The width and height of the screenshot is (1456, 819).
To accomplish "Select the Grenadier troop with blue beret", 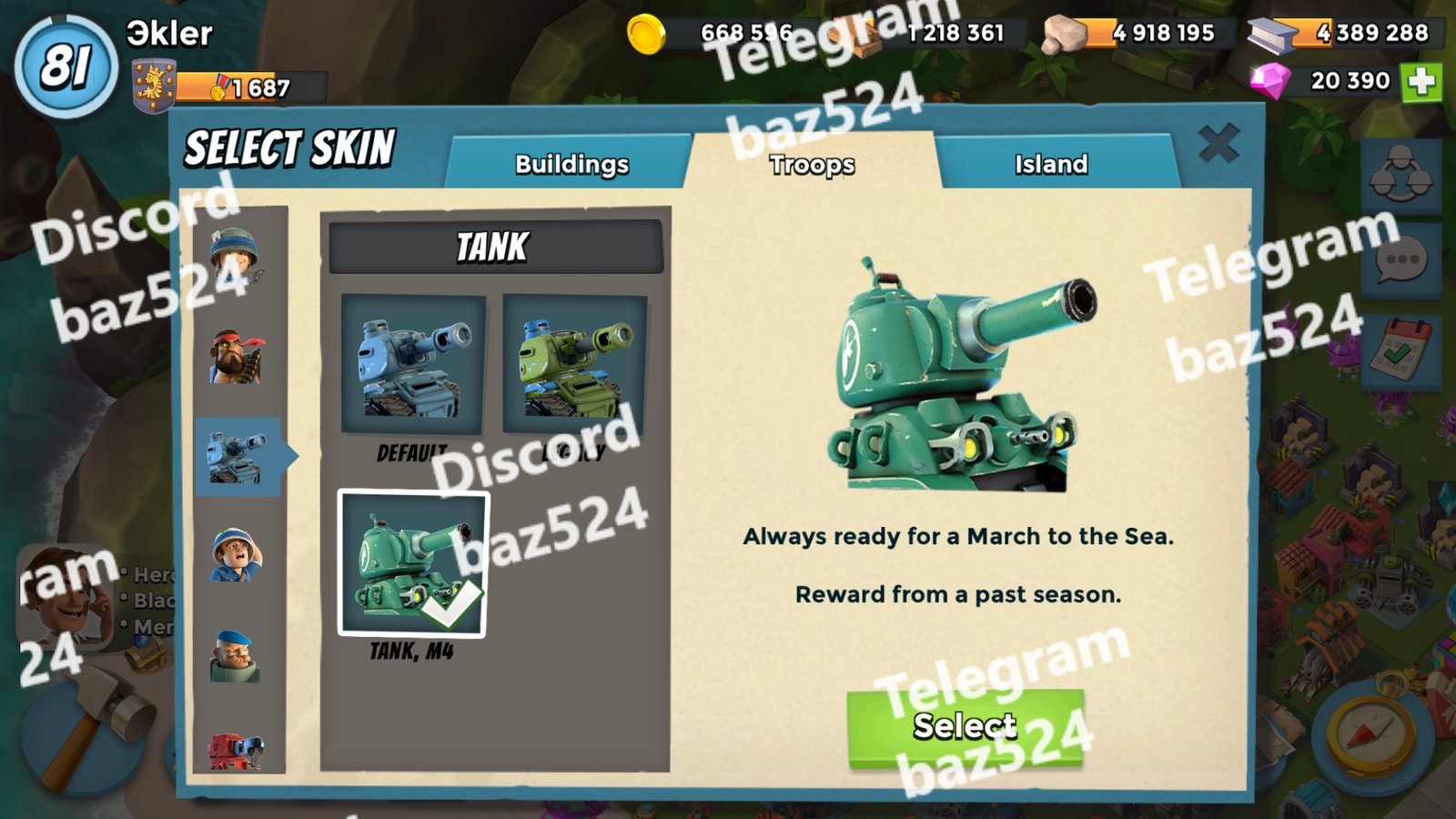I will (x=236, y=655).
